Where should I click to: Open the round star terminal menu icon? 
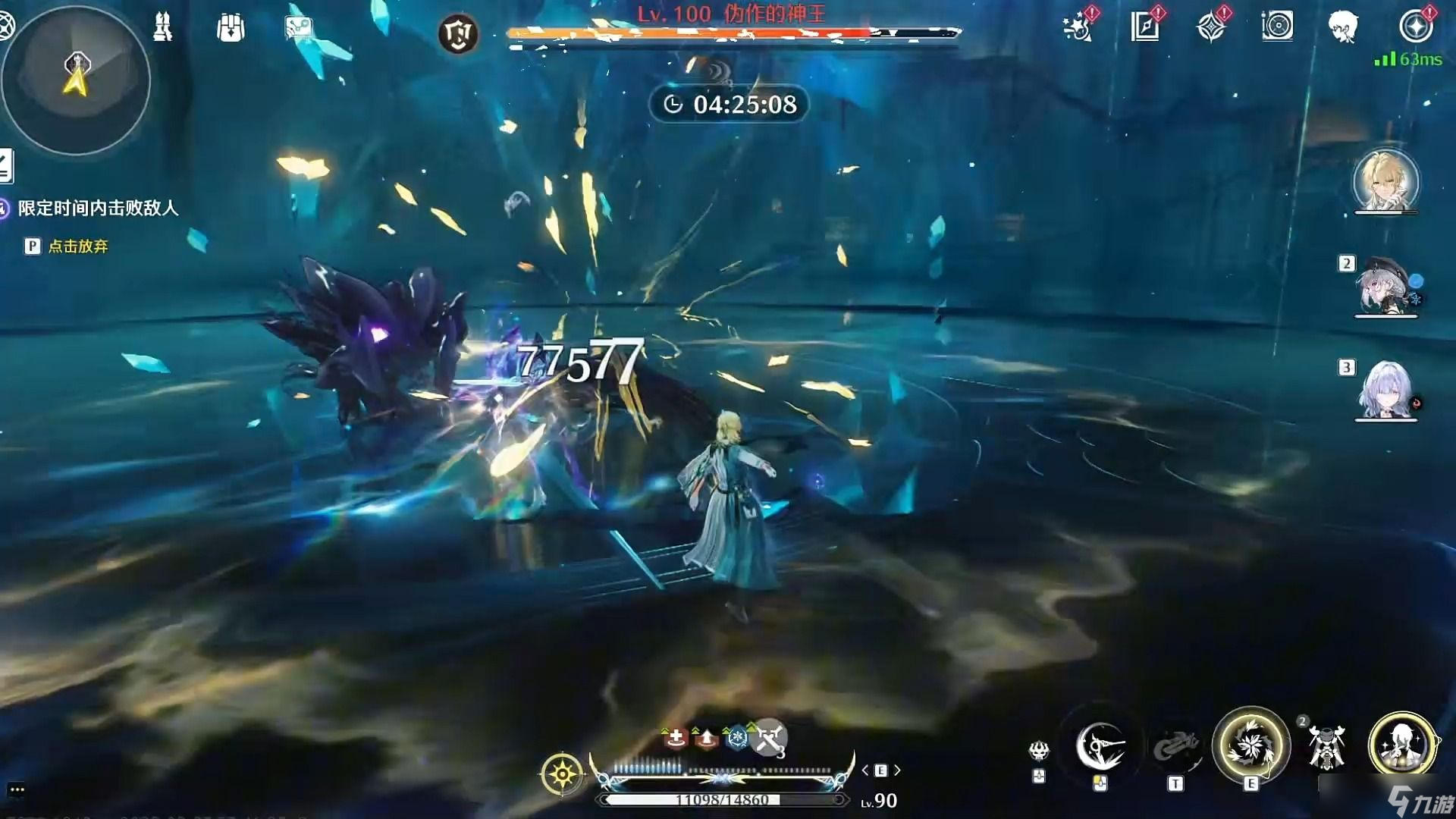pyautogui.click(x=1415, y=27)
